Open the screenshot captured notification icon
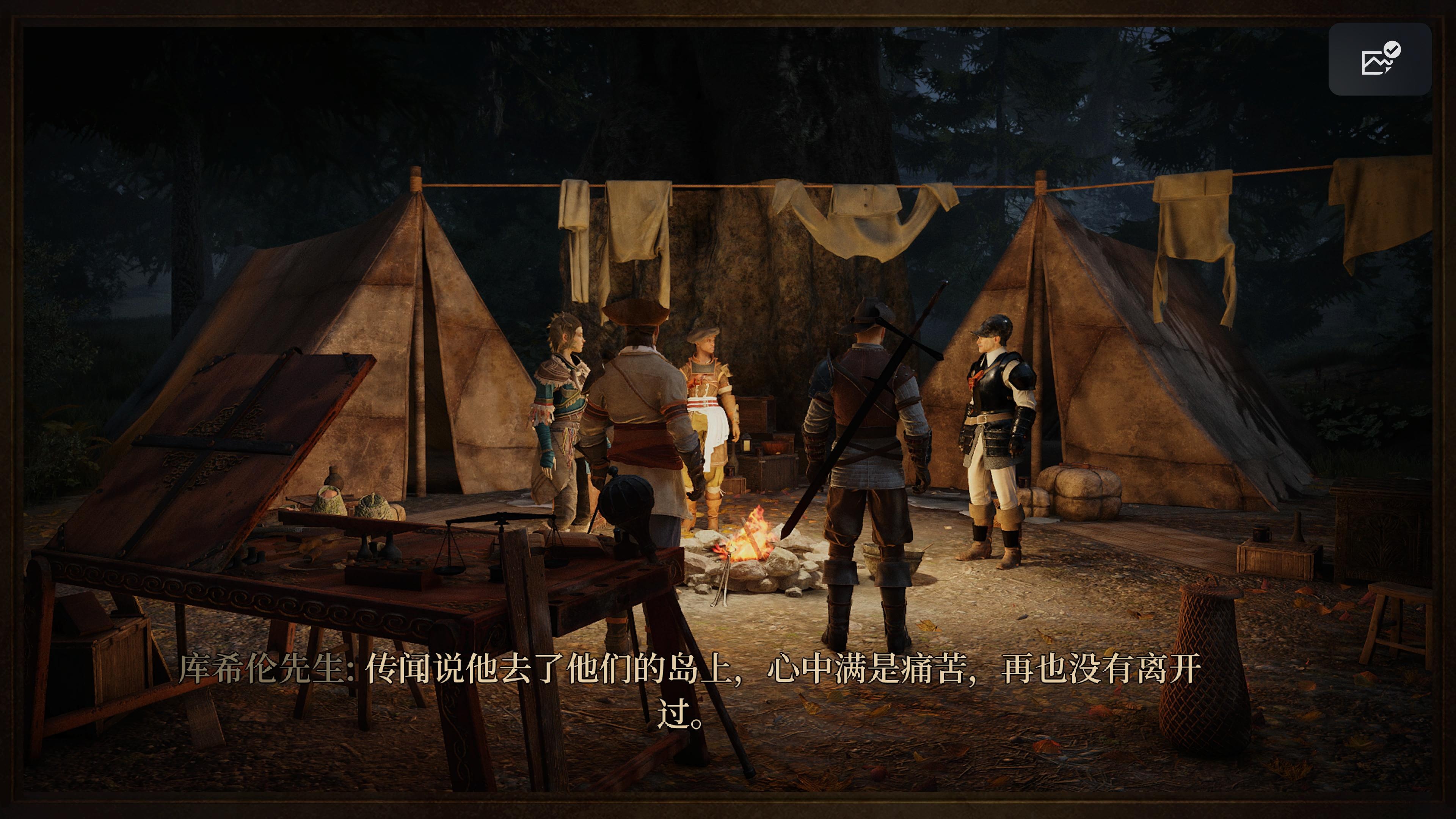The width and height of the screenshot is (1456, 819). (x=1380, y=60)
